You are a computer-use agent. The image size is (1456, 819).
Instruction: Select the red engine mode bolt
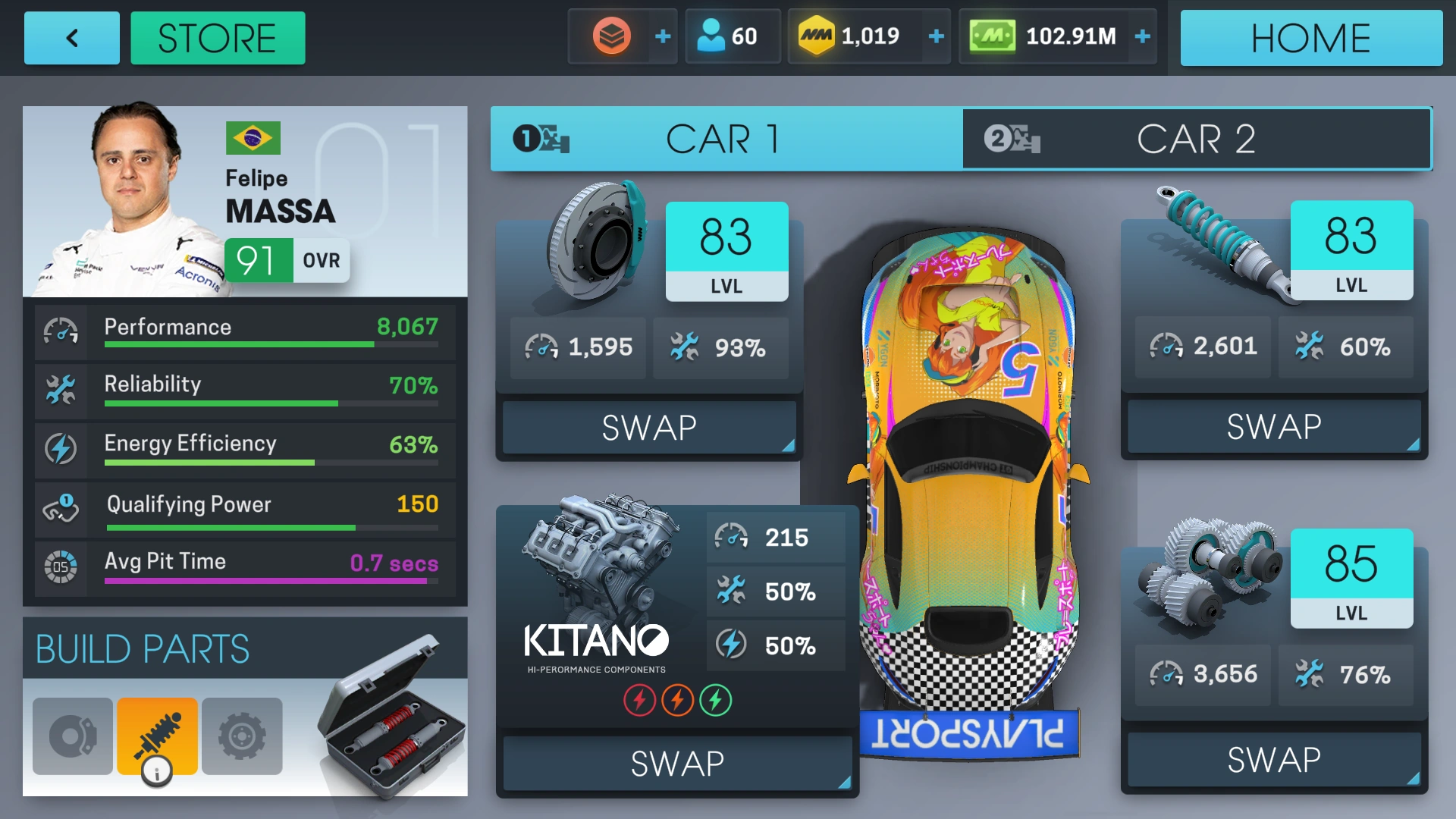pos(639,700)
